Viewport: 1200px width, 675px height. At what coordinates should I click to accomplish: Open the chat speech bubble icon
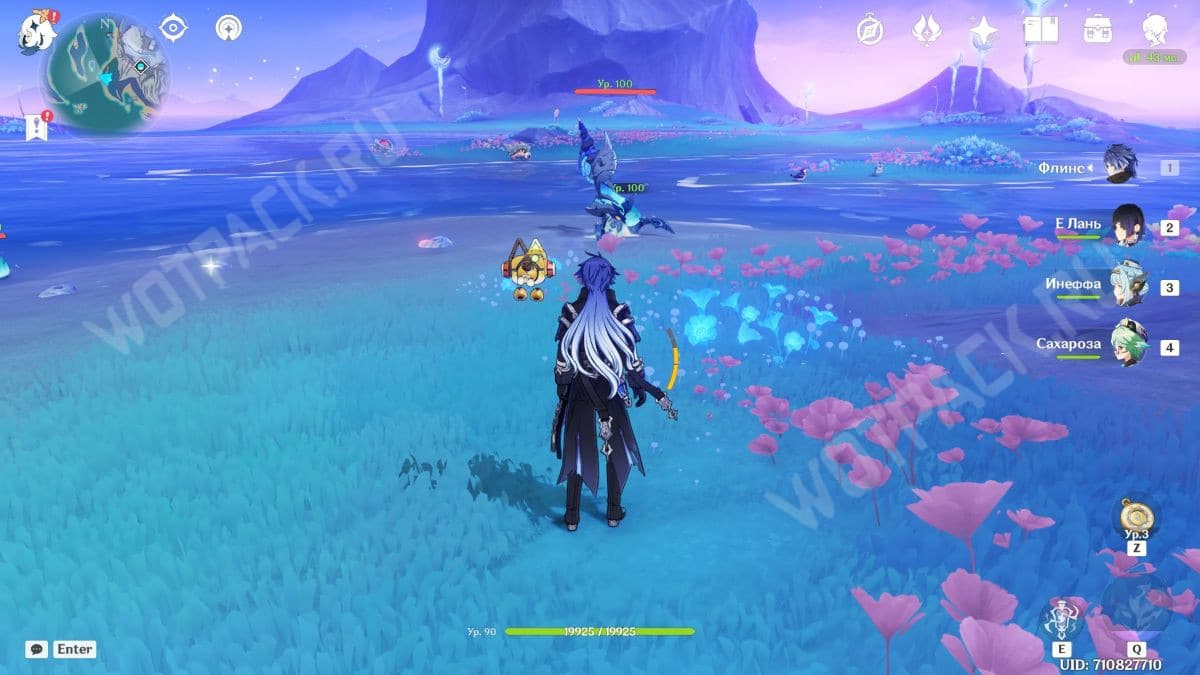click(37, 649)
